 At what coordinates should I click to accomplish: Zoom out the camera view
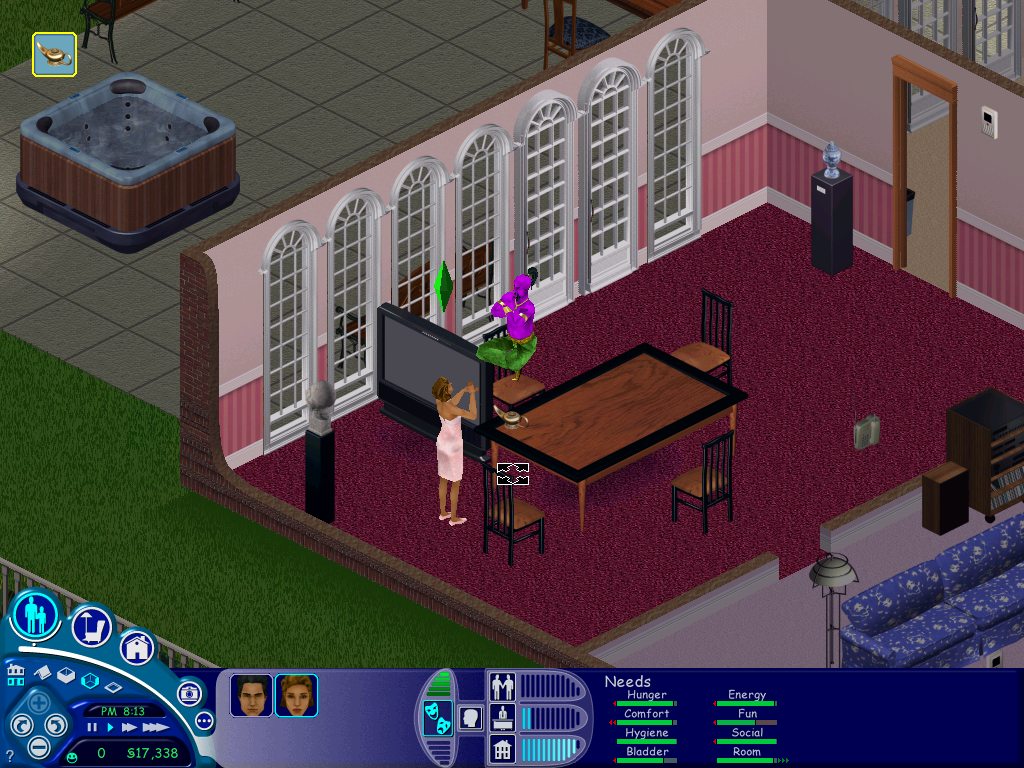pyautogui.click(x=38, y=746)
